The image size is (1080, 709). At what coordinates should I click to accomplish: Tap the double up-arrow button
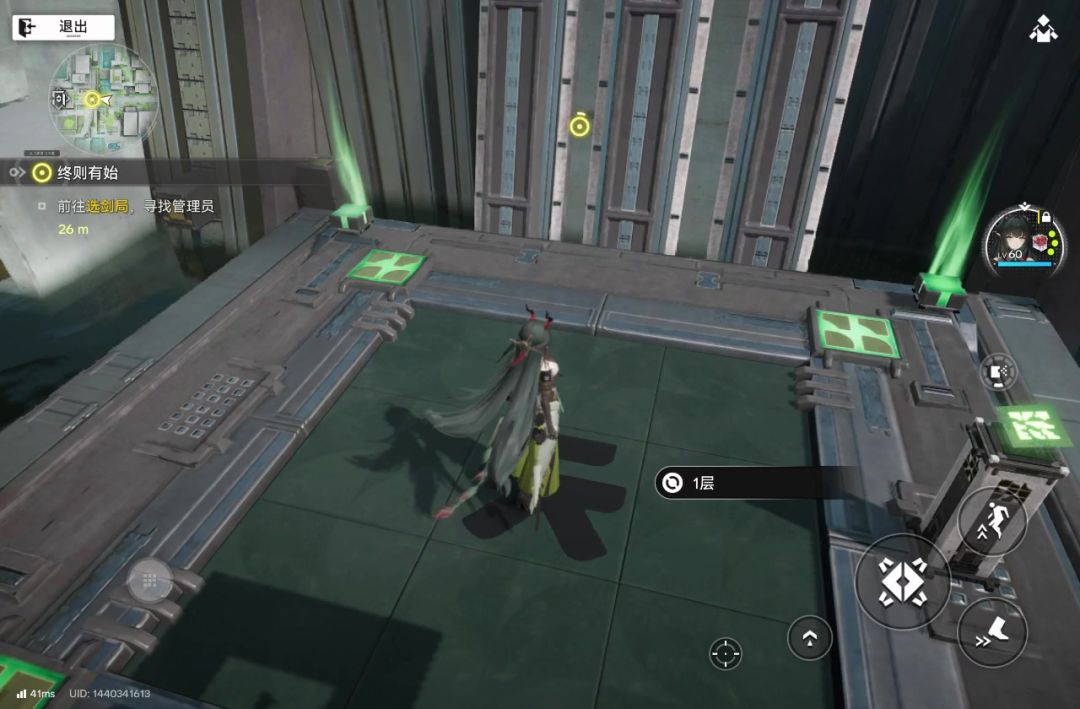tap(809, 637)
